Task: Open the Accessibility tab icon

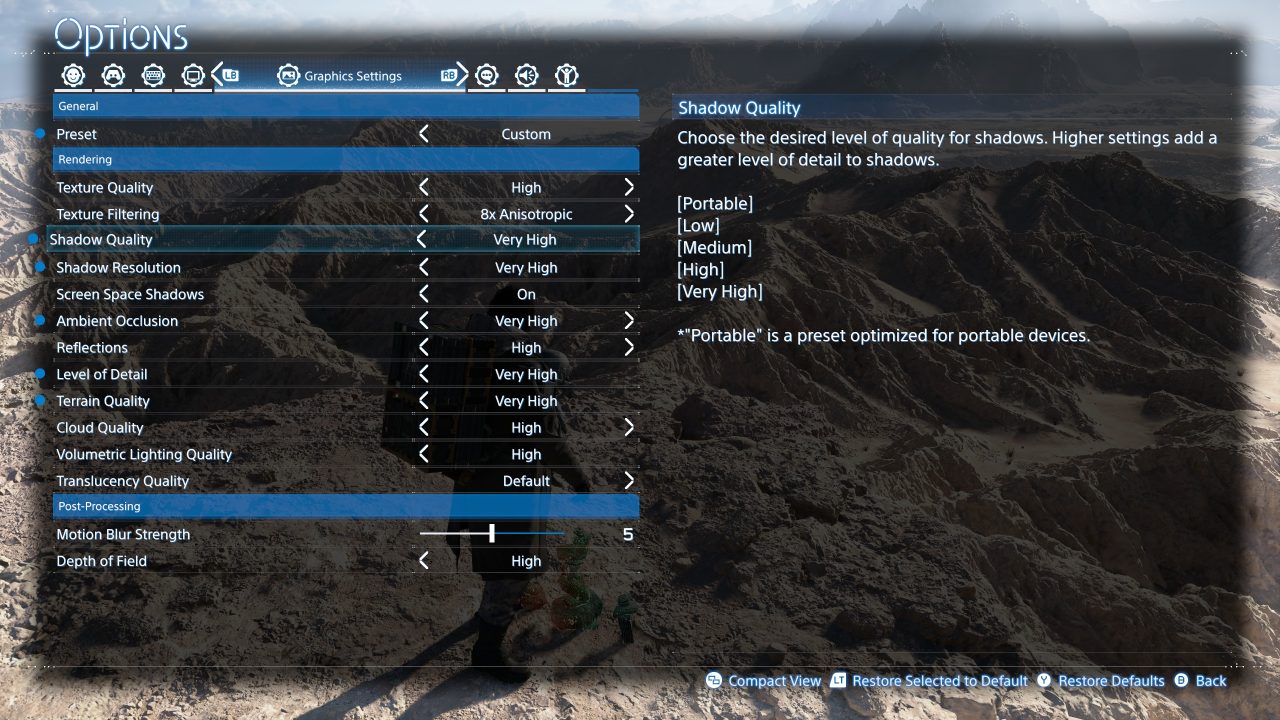Action: (567, 74)
